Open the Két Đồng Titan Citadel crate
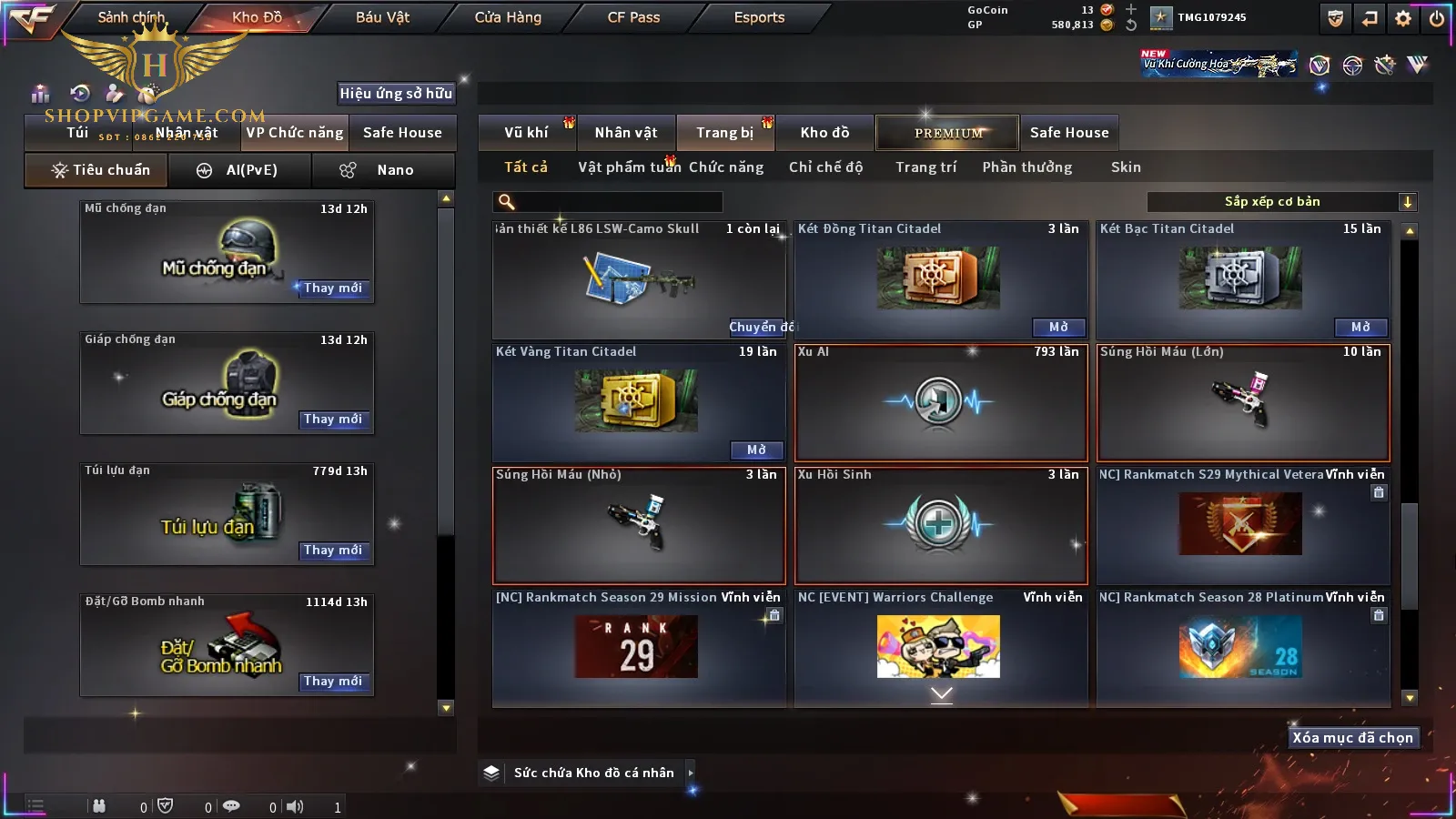 (1058, 328)
